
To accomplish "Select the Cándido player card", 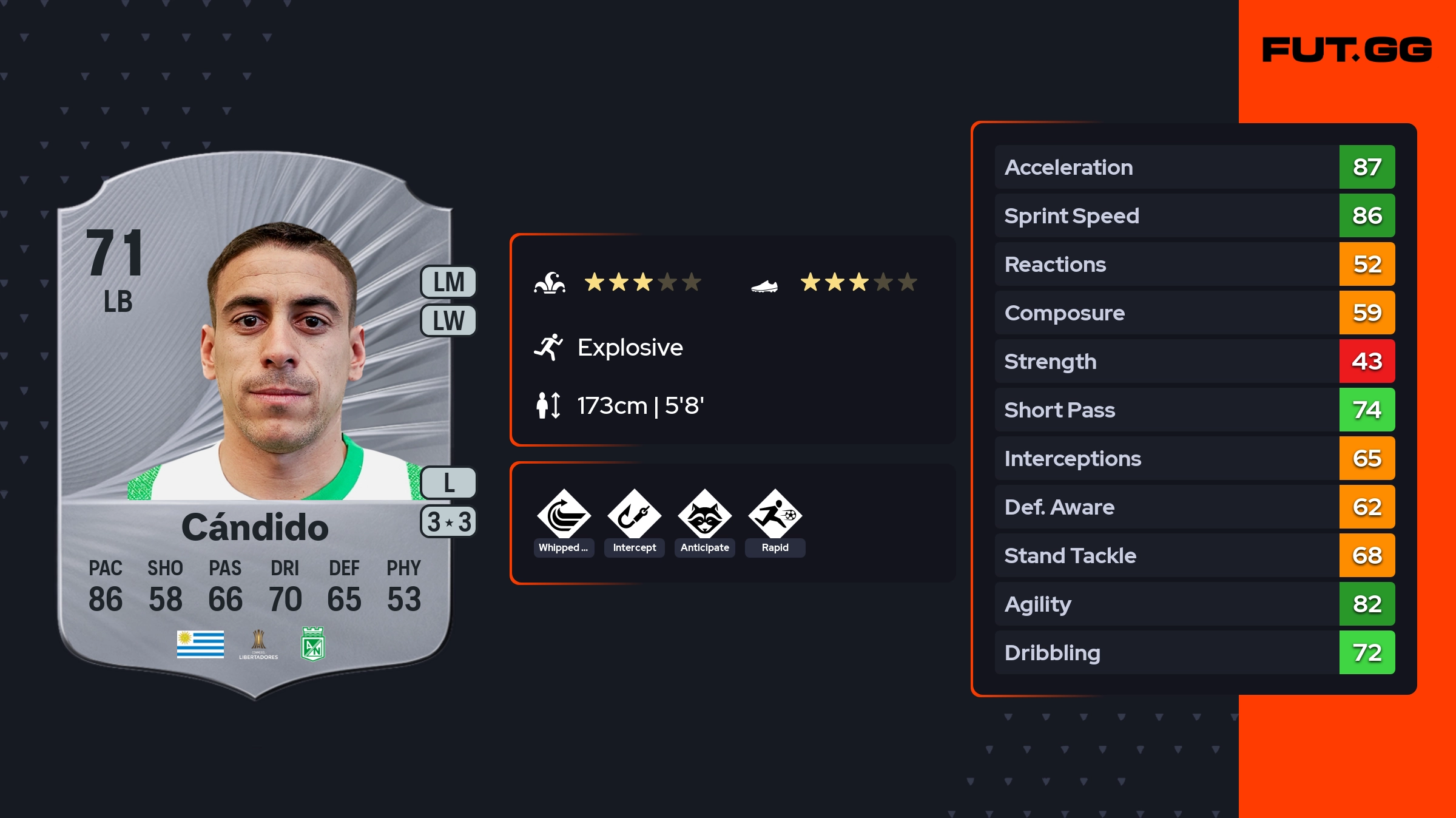I will pyautogui.click(x=255, y=425).
